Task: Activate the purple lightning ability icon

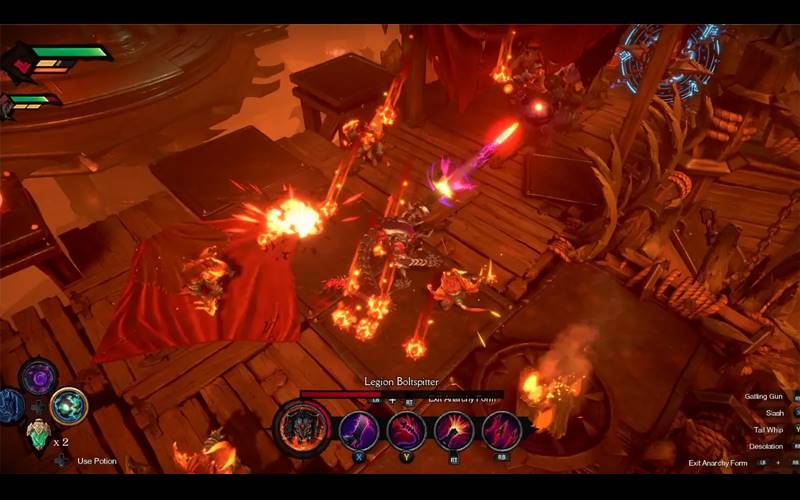Action: [358, 431]
